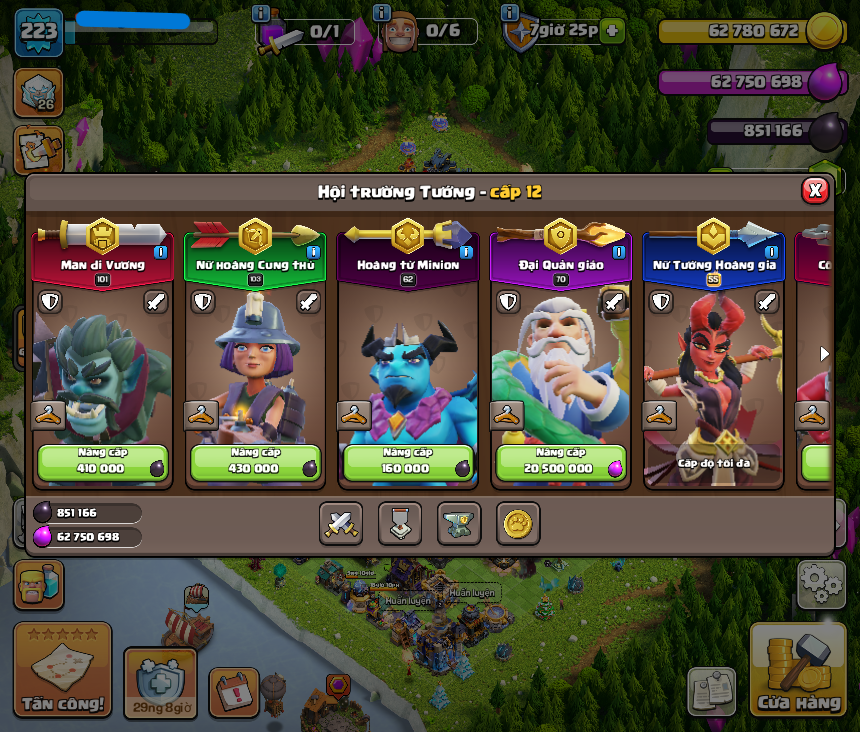Upgrade Man di Vương for 410 000
This screenshot has width=860, height=732.
pyautogui.click(x=102, y=463)
